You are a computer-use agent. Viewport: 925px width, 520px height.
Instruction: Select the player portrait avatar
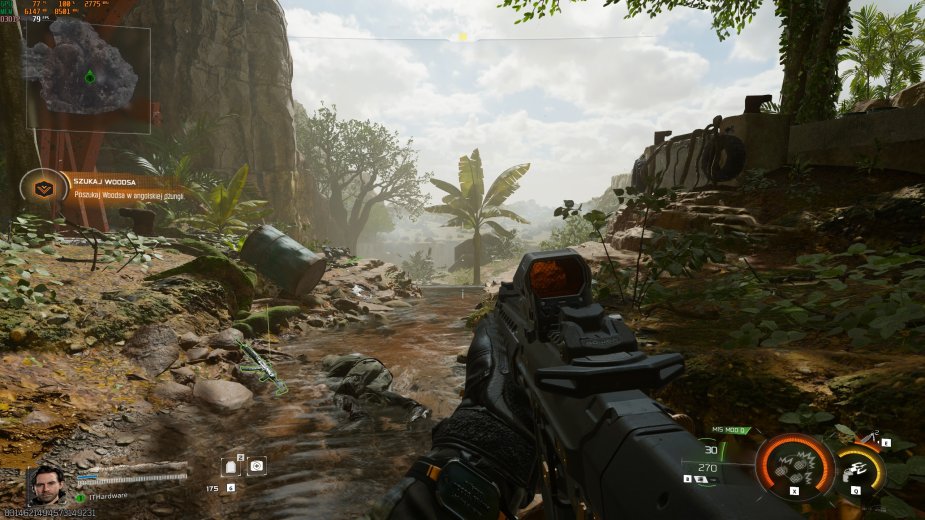(x=45, y=486)
